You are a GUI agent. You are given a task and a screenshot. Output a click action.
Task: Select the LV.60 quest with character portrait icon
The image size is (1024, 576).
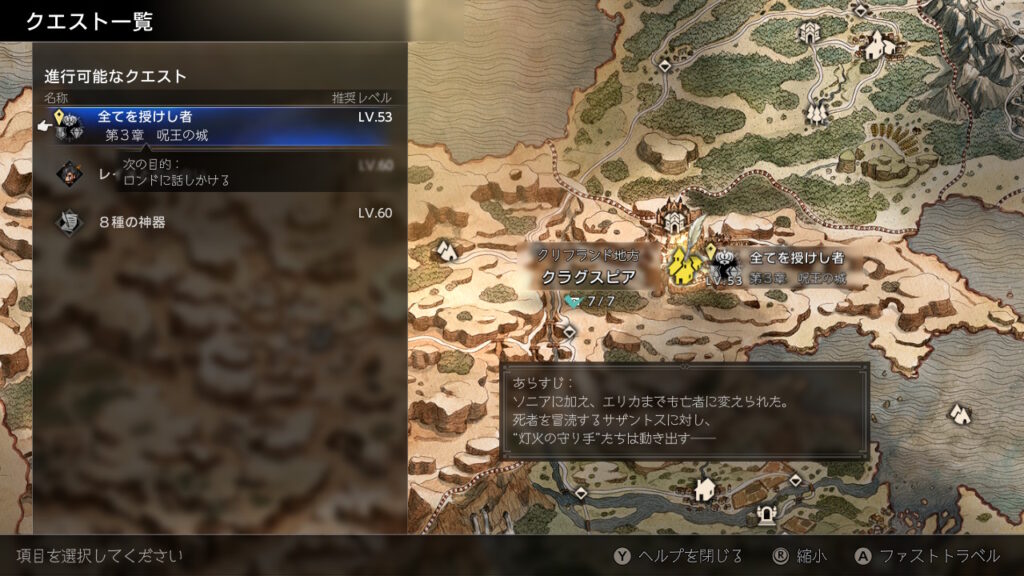(220, 174)
